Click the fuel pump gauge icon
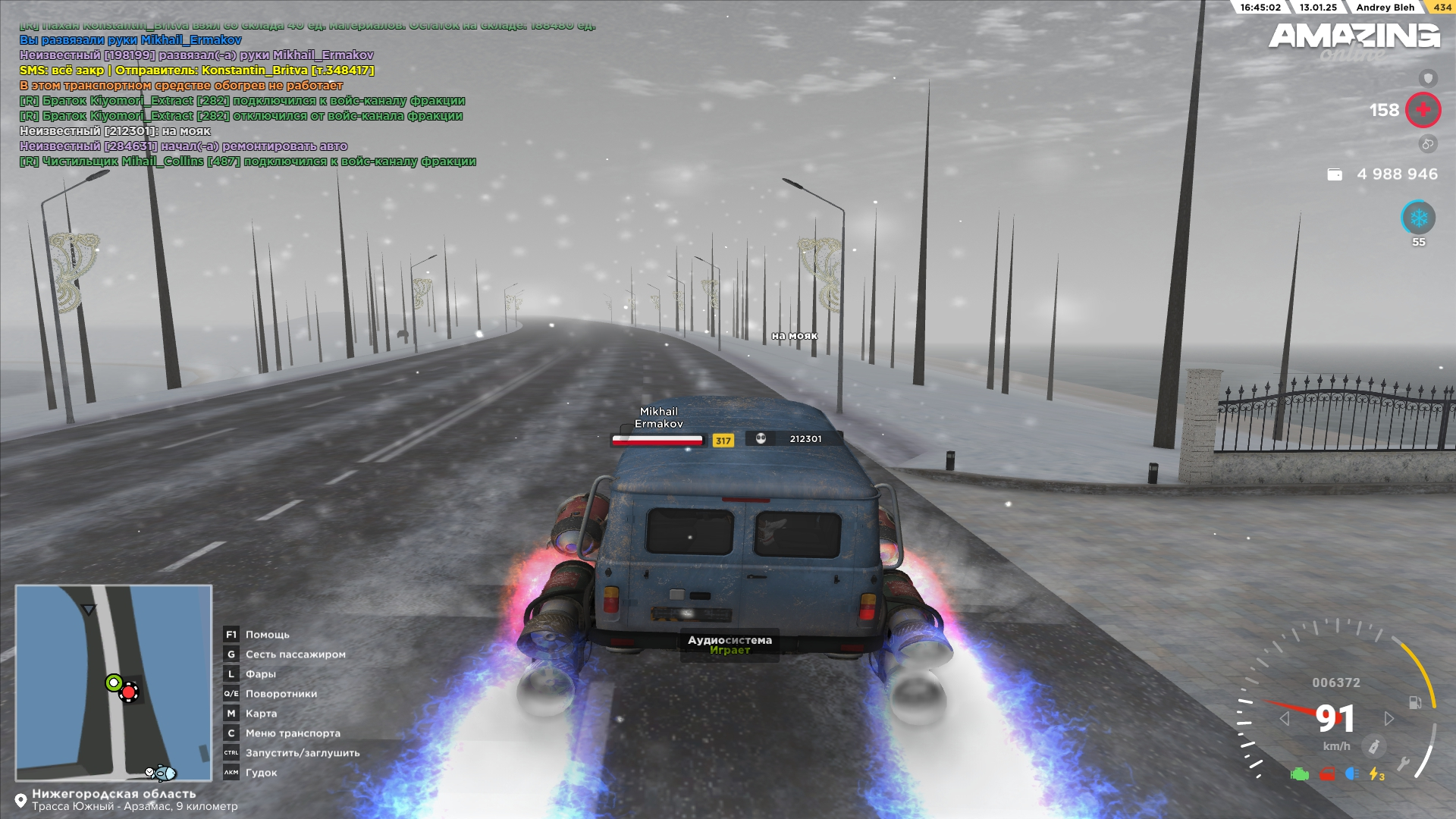Image resolution: width=1456 pixels, height=819 pixels. pos(1415,702)
